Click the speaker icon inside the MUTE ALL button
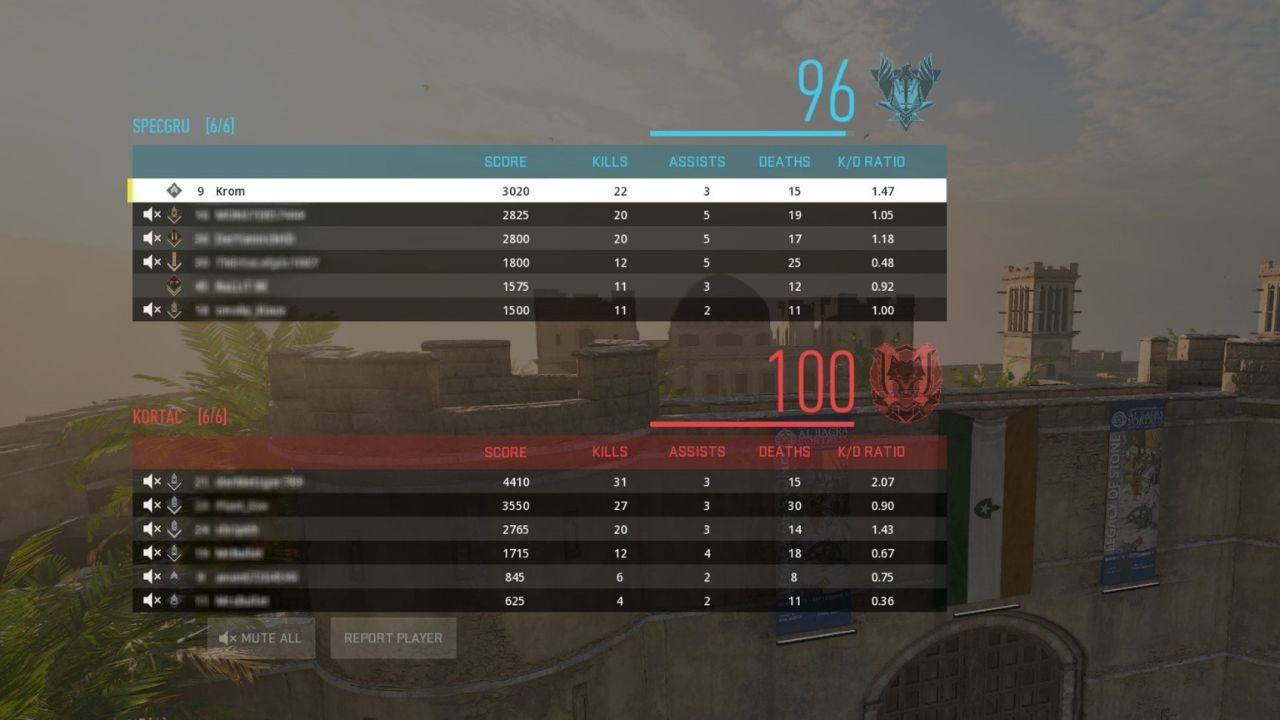This screenshot has width=1280, height=720. [x=228, y=638]
